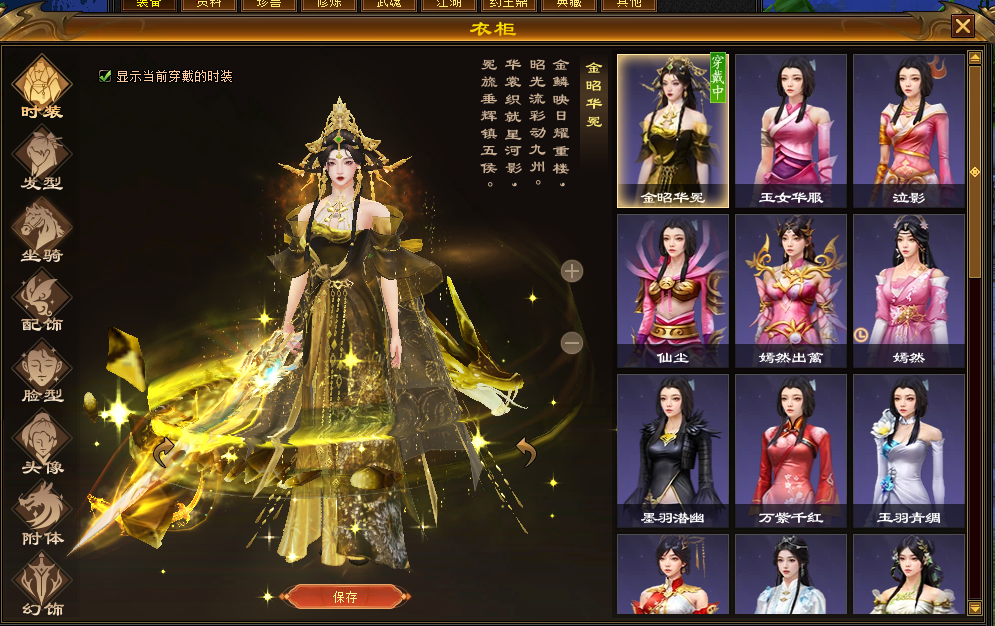Open the 附体 dragon-icon category
Image resolution: width=995 pixels, height=626 pixels.
click(41, 513)
